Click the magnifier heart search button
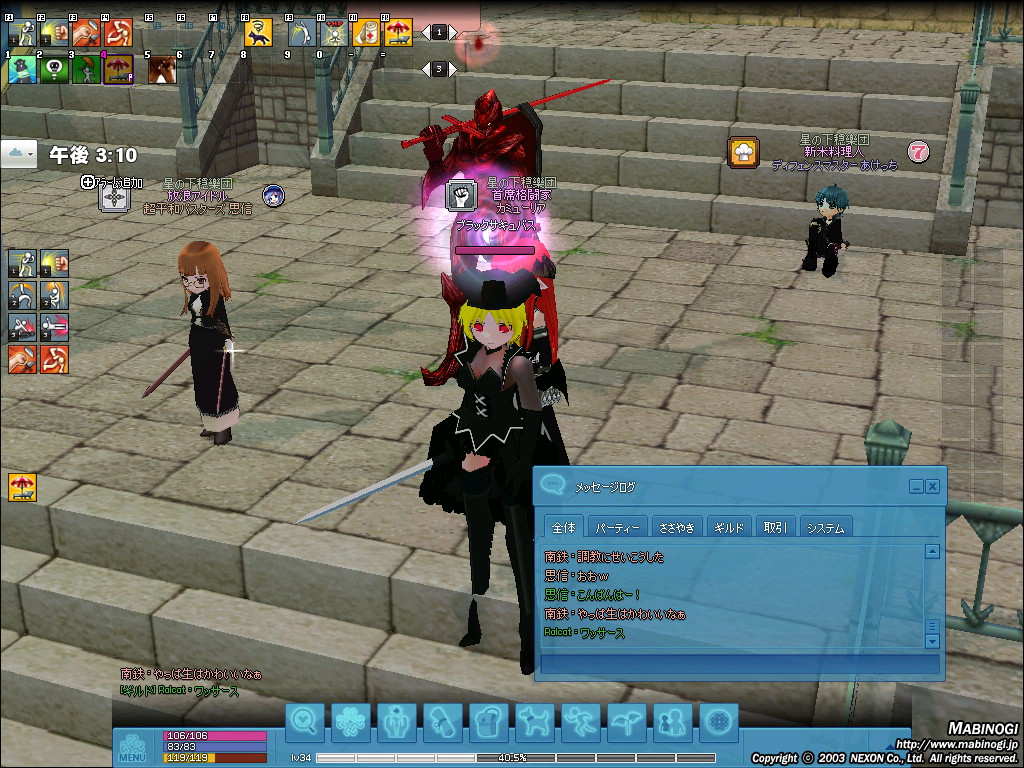The width and height of the screenshot is (1024, 768). coord(305,720)
